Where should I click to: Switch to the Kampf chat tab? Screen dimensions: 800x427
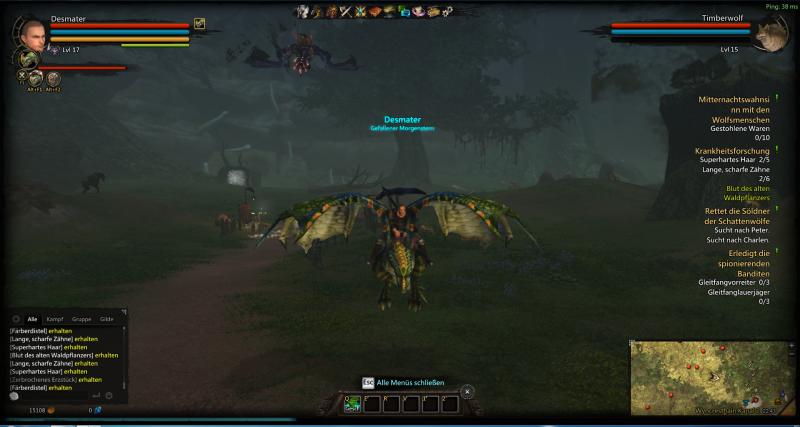pyautogui.click(x=55, y=318)
